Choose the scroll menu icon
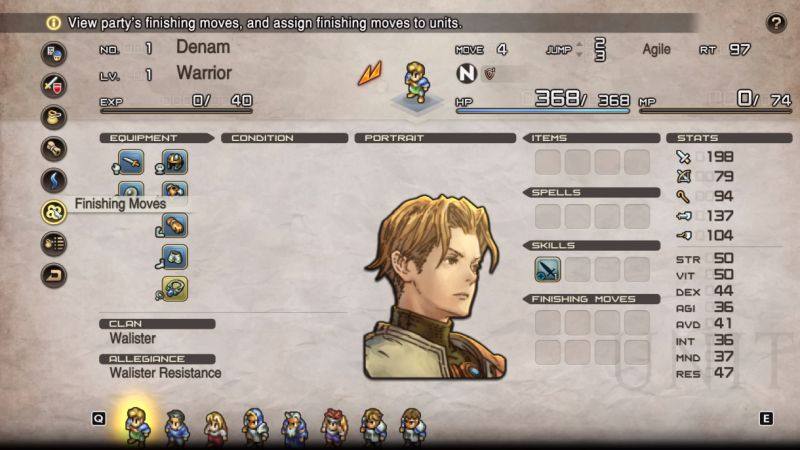This screenshot has width=800, height=450. tap(53, 148)
